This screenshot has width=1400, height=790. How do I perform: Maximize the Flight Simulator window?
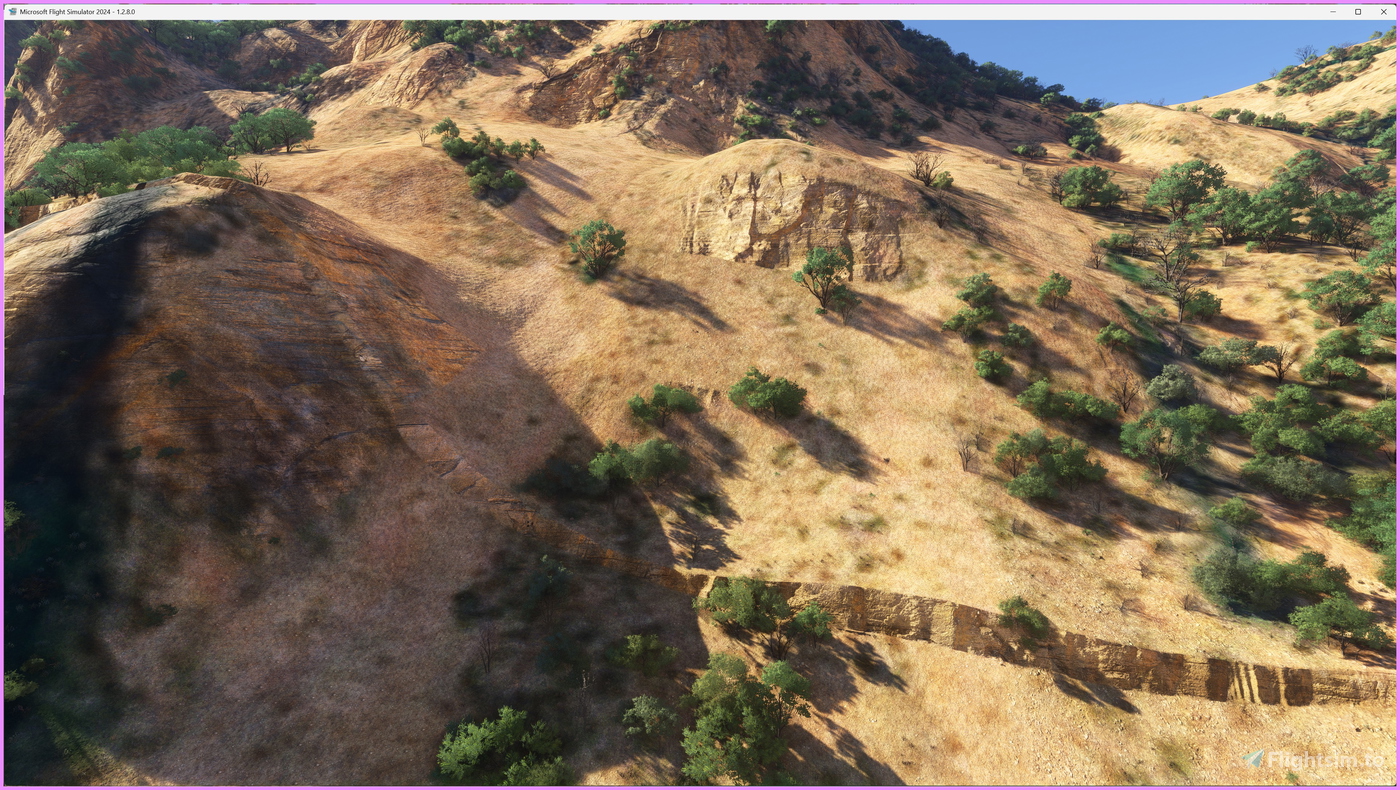click(x=1356, y=10)
